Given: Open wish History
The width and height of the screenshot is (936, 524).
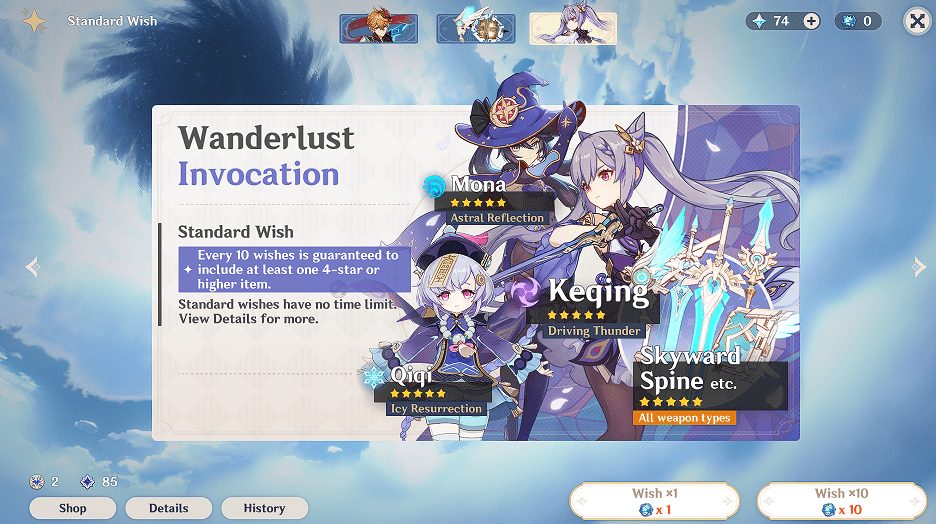Looking at the screenshot, I should [264, 508].
